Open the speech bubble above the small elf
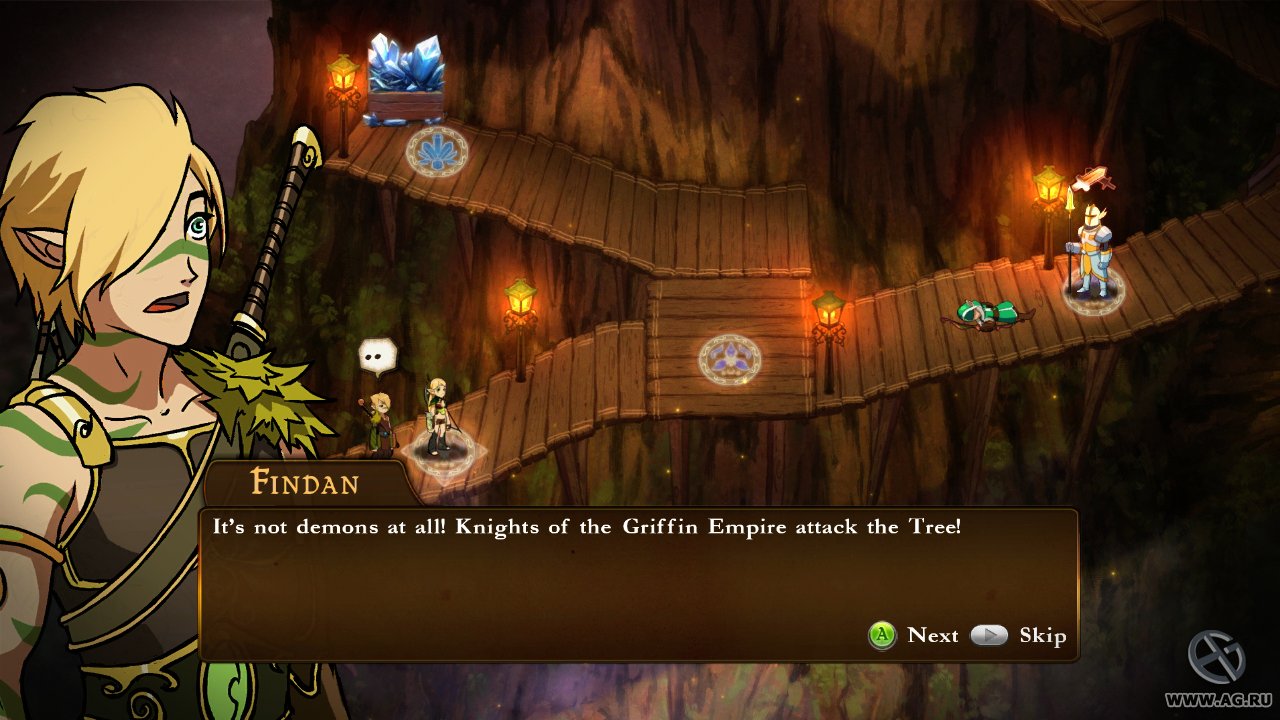The width and height of the screenshot is (1280, 720). click(376, 355)
